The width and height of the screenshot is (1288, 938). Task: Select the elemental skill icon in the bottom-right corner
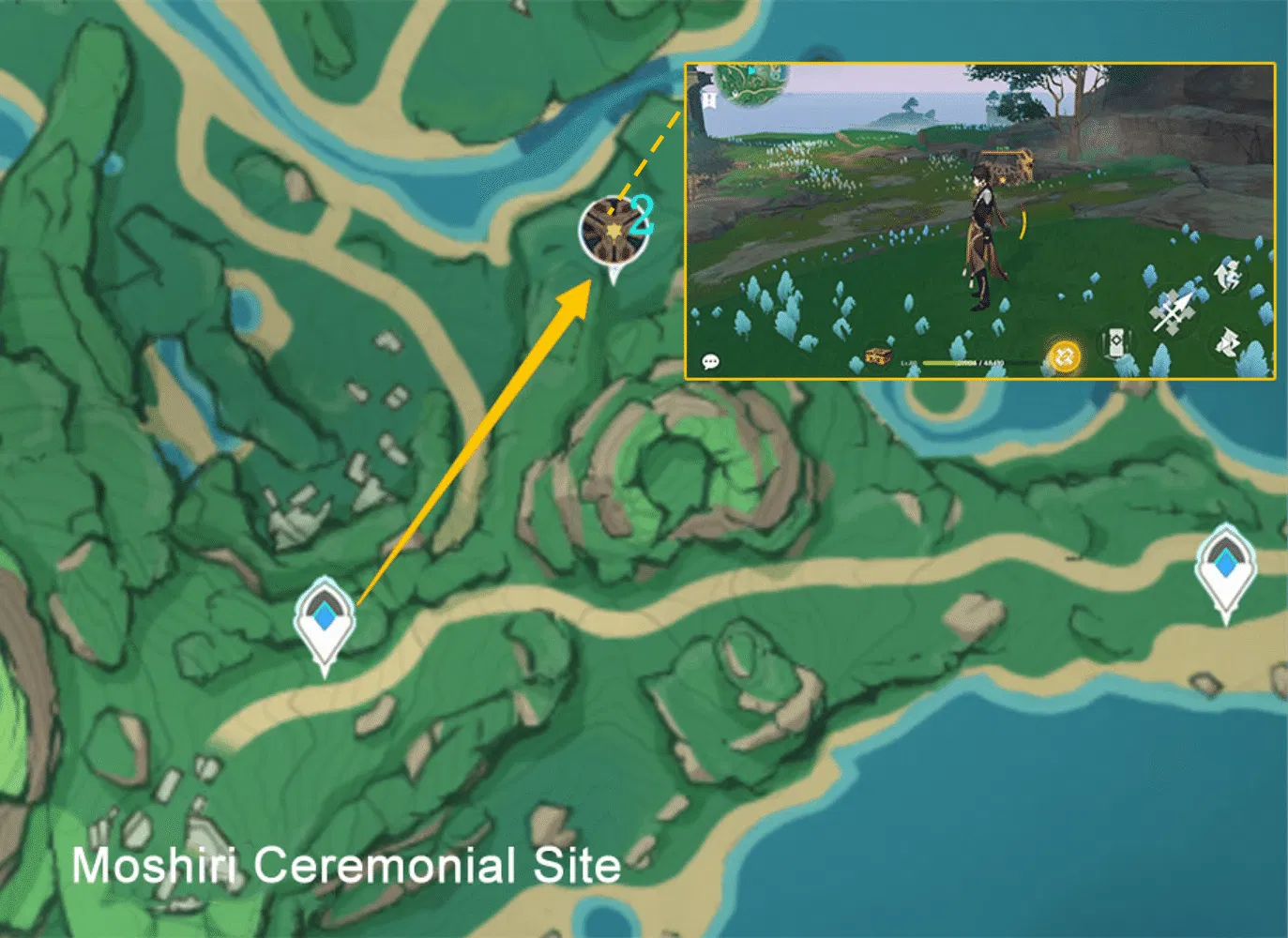[x=1227, y=340]
